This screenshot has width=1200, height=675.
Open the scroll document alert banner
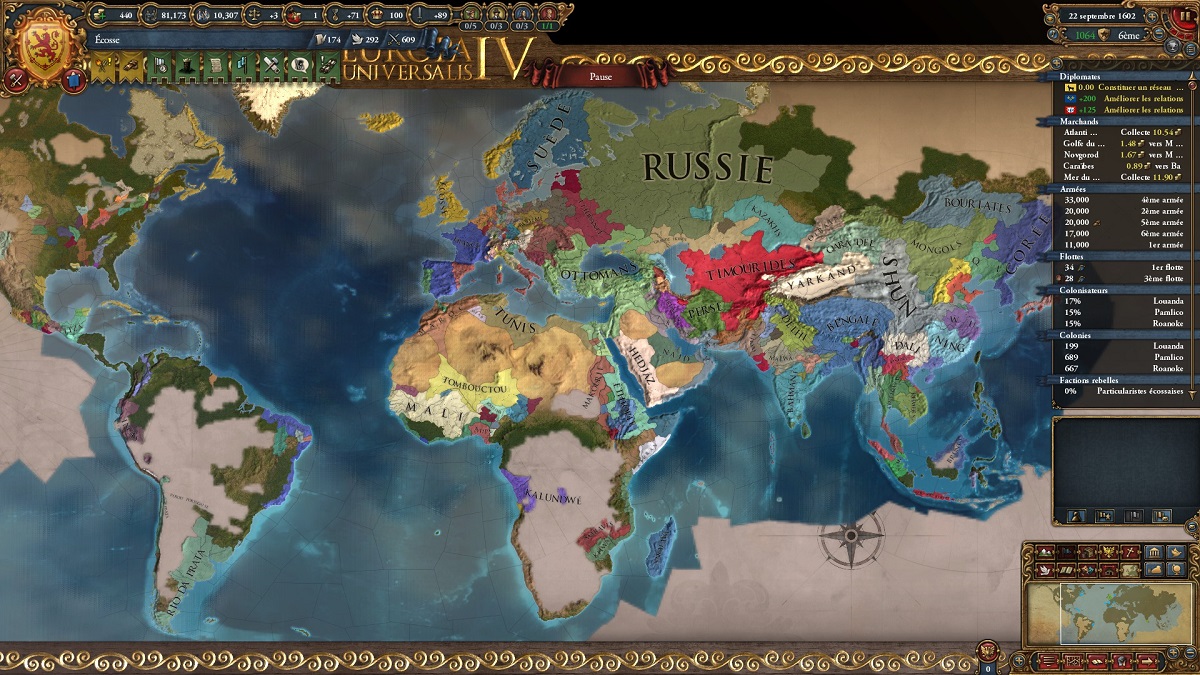[x=214, y=66]
